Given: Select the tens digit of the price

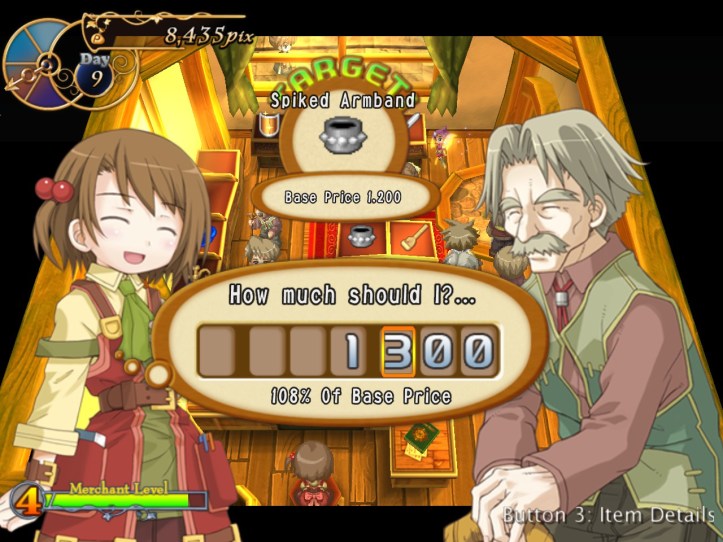Looking at the screenshot, I should pos(437,351).
